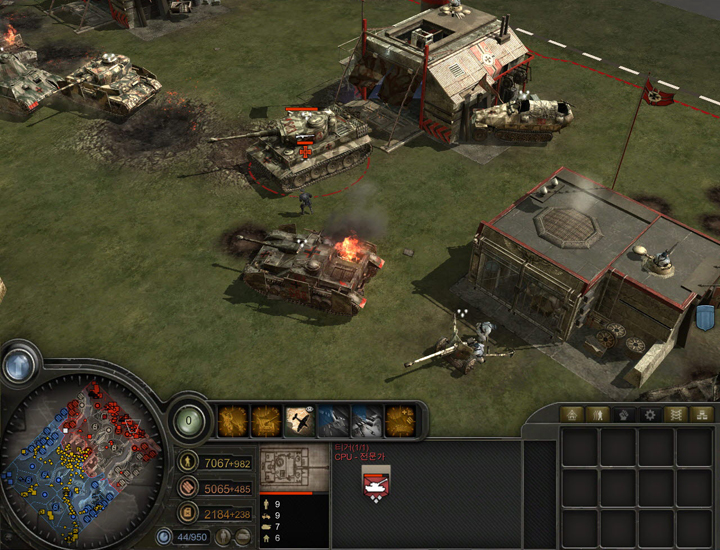Click the blue shield icon at screen edge
Image resolution: width=720 pixels, height=550 pixels.
coord(706,318)
